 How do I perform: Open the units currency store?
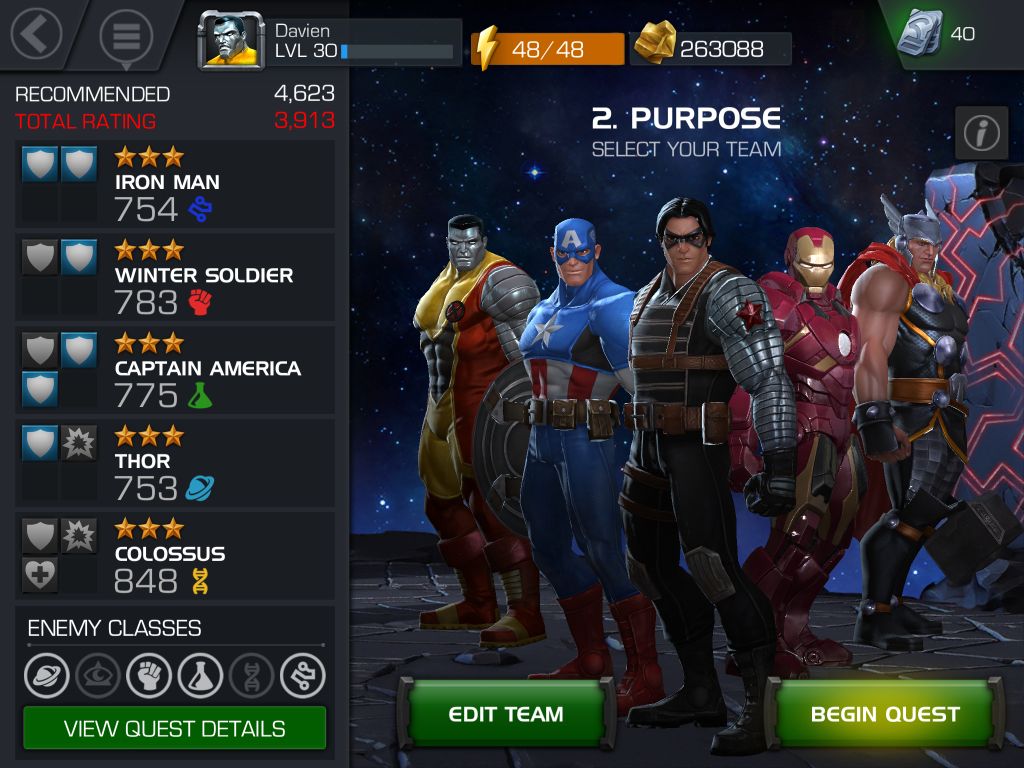(x=936, y=35)
